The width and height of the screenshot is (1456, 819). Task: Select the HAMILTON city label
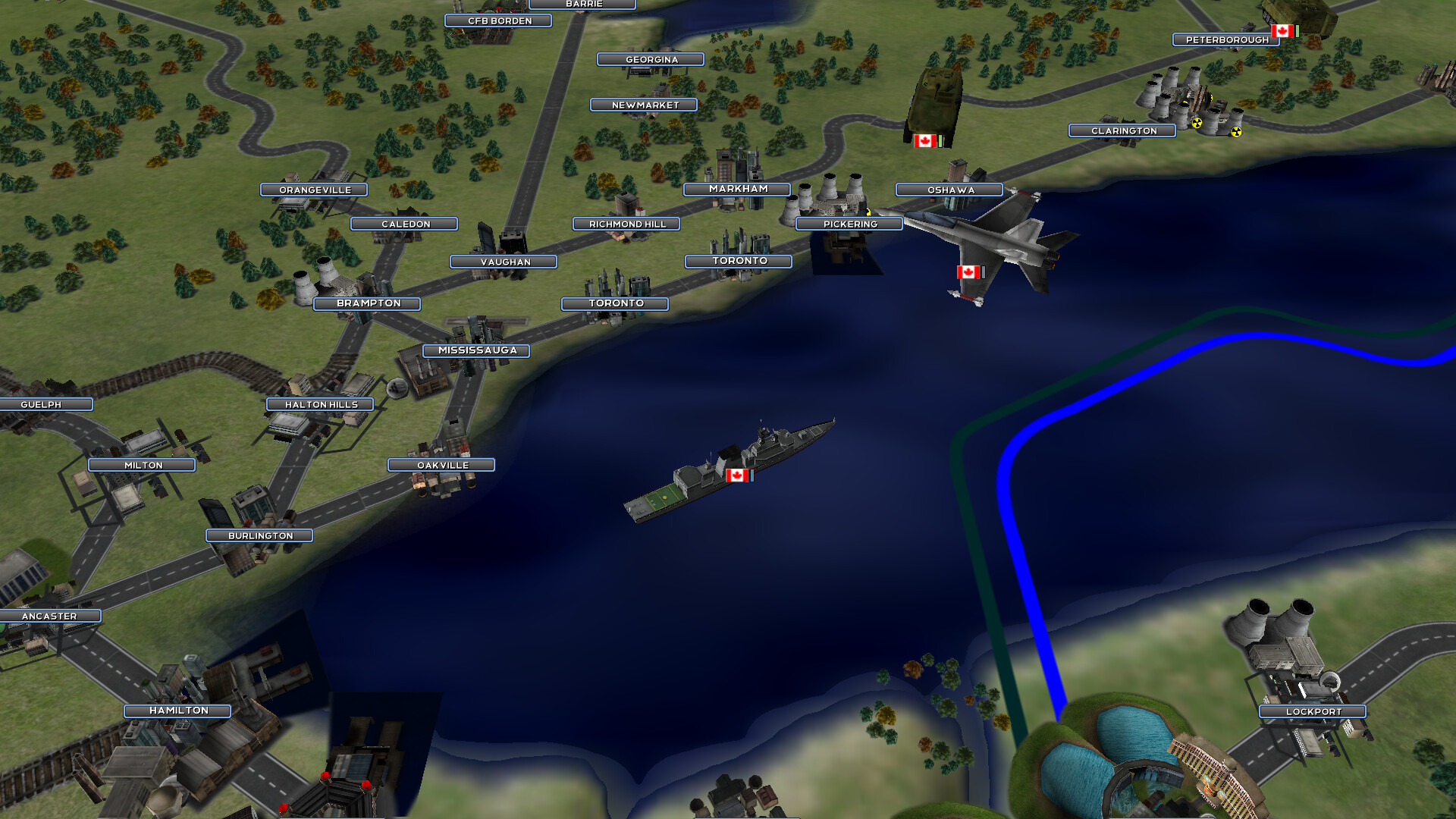[x=179, y=711]
